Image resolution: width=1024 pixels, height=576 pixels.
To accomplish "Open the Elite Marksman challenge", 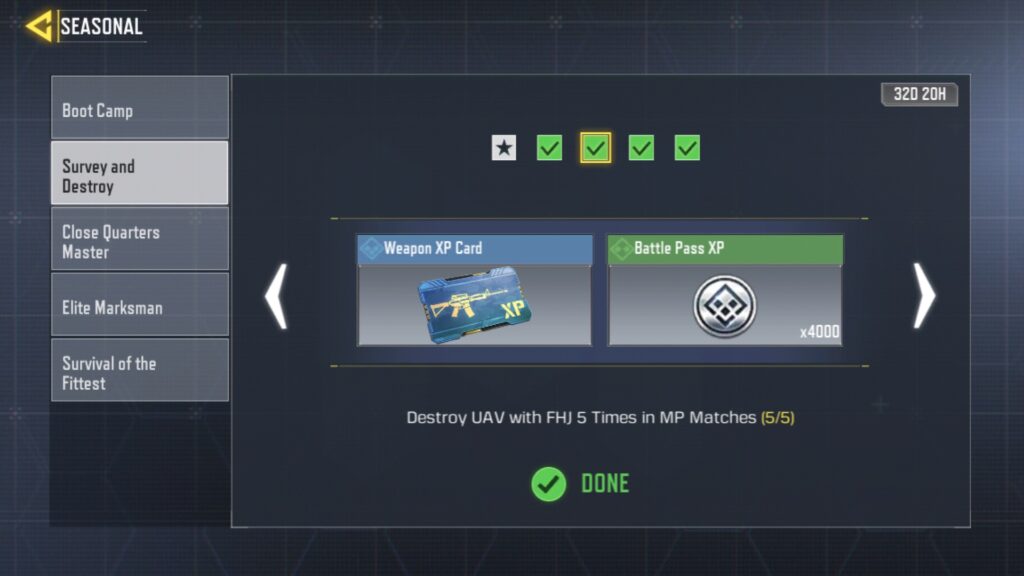I will pyautogui.click(x=139, y=305).
